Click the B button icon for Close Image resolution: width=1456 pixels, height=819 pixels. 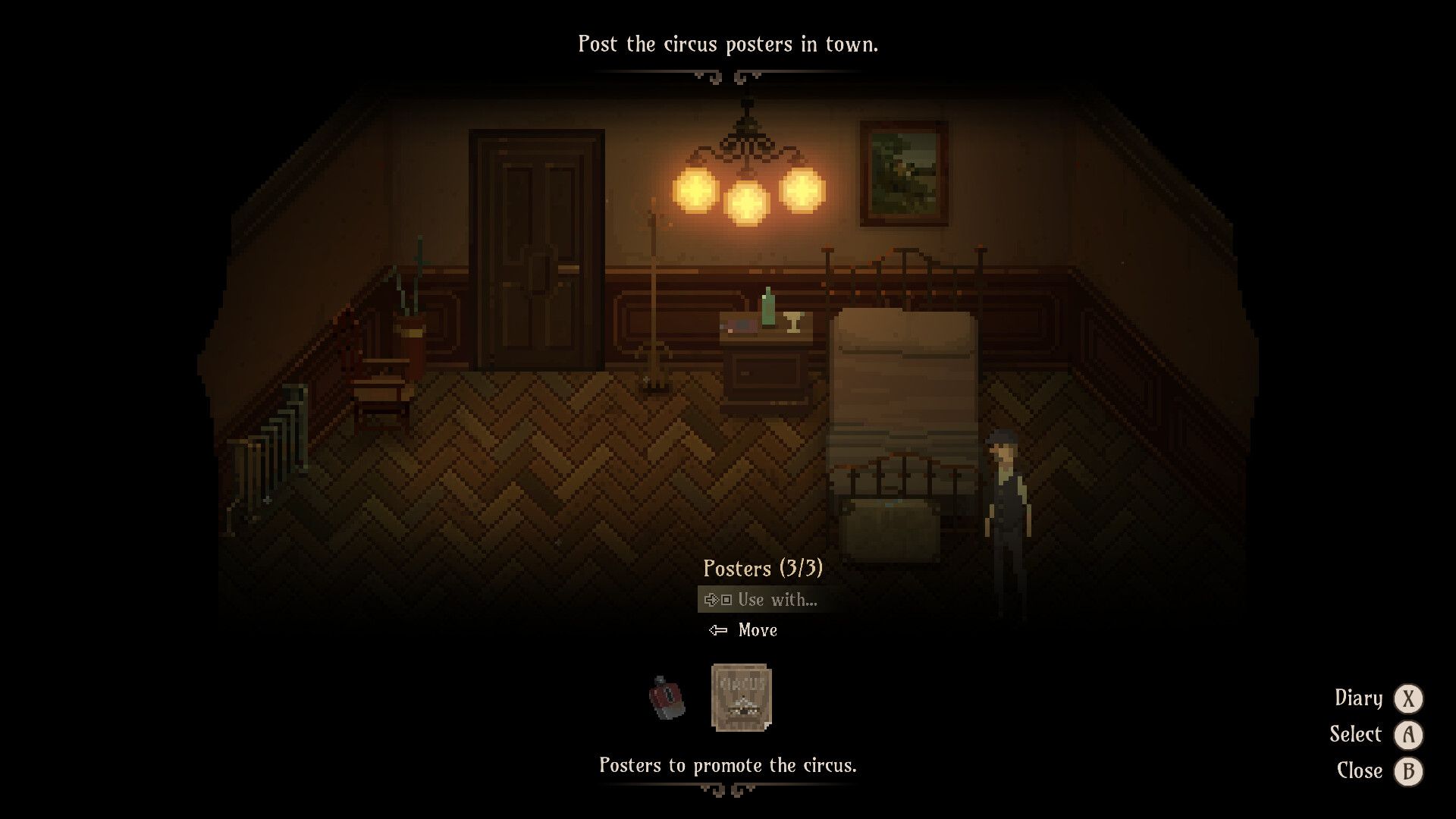1408,771
